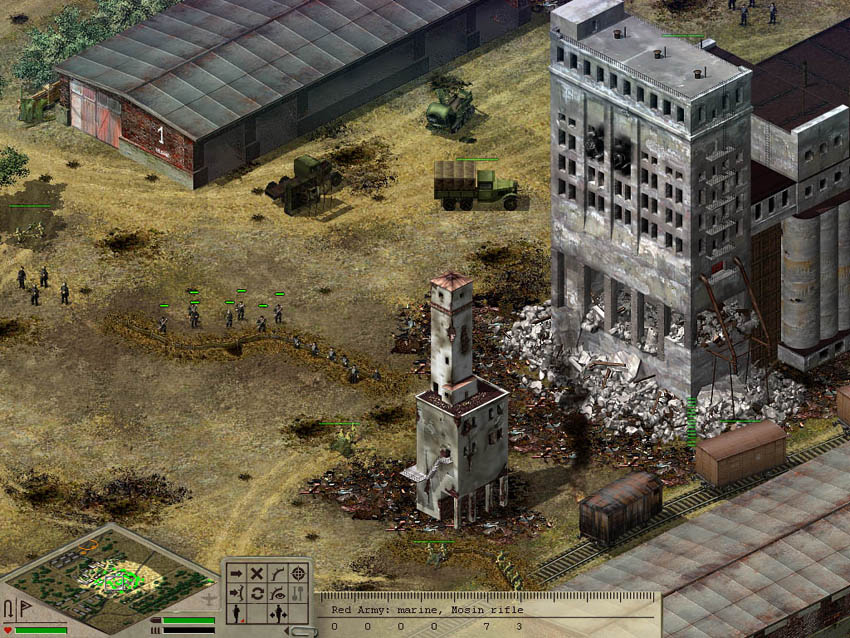The width and height of the screenshot is (850, 638).
Task: Activate the move arrow command
Action: point(237,574)
